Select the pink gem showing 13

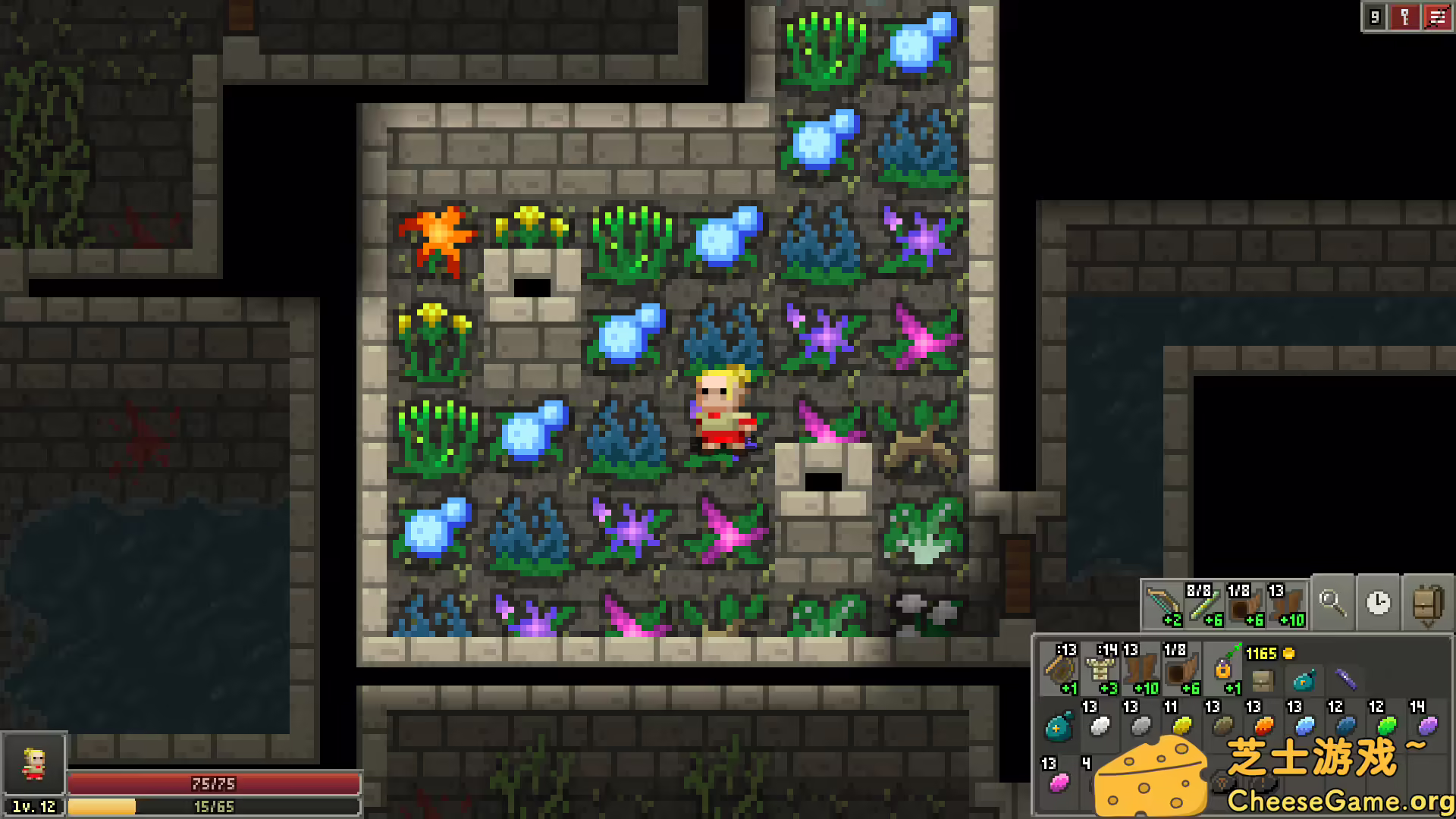point(1059,784)
